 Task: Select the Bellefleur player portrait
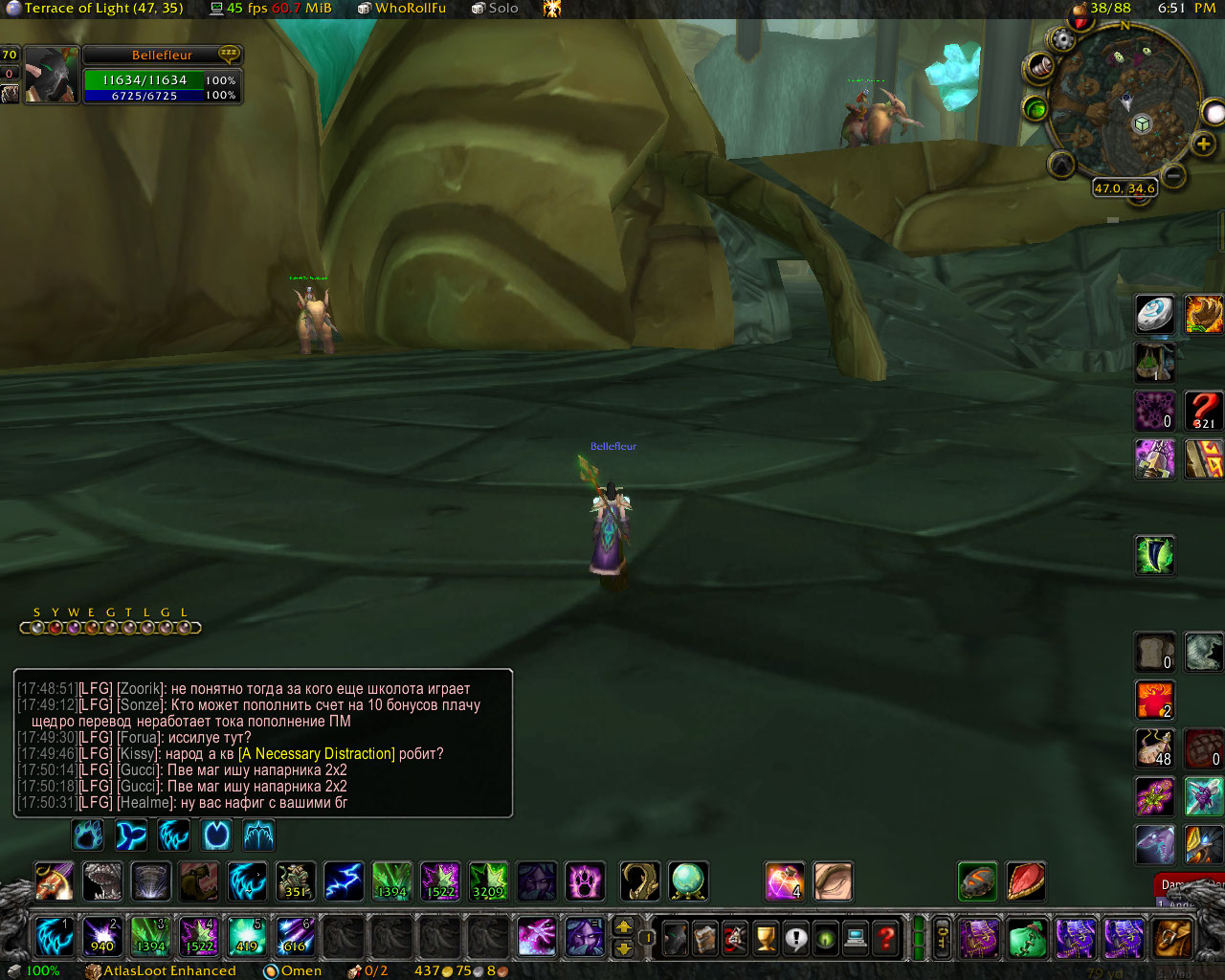(51, 75)
